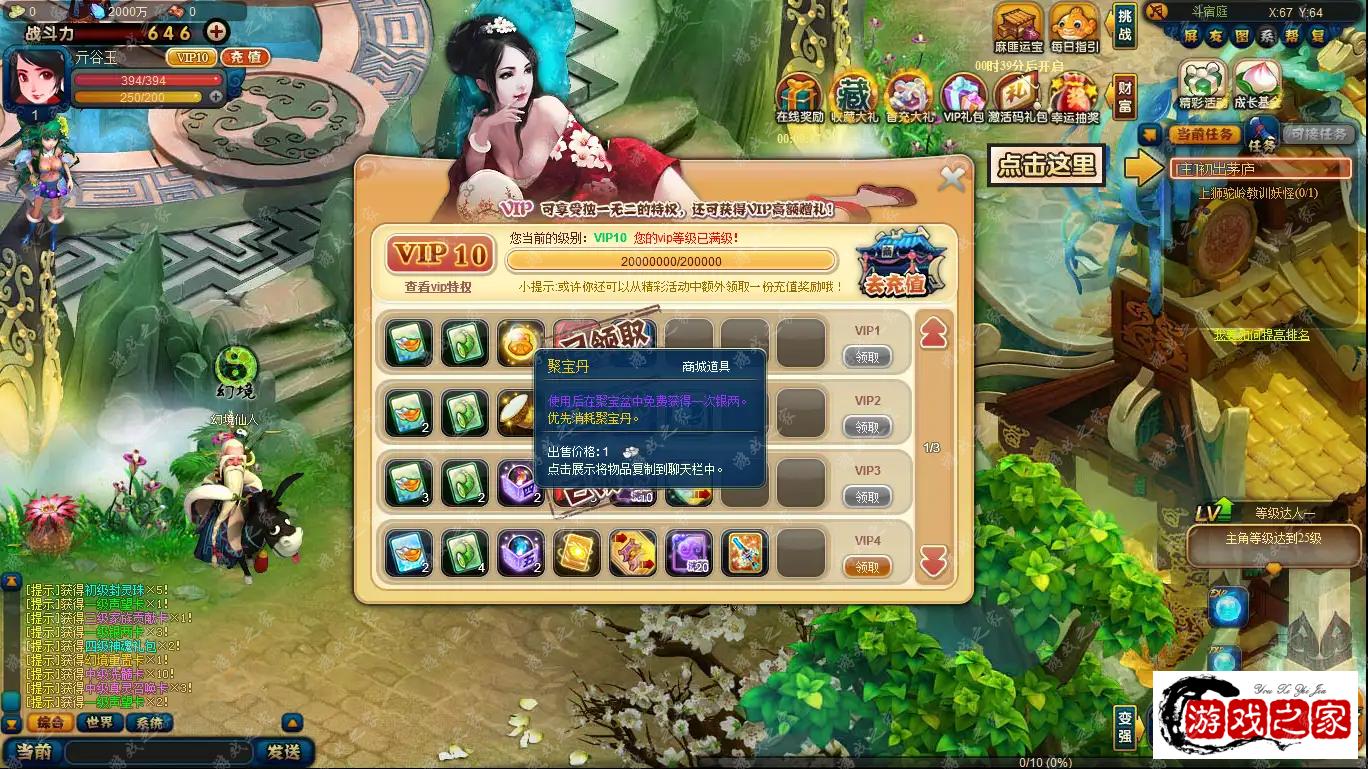This screenshot has width=1368, height=769.
Task: Open the 麻匪运宝 event icon
Action: tap(1017, 25)
